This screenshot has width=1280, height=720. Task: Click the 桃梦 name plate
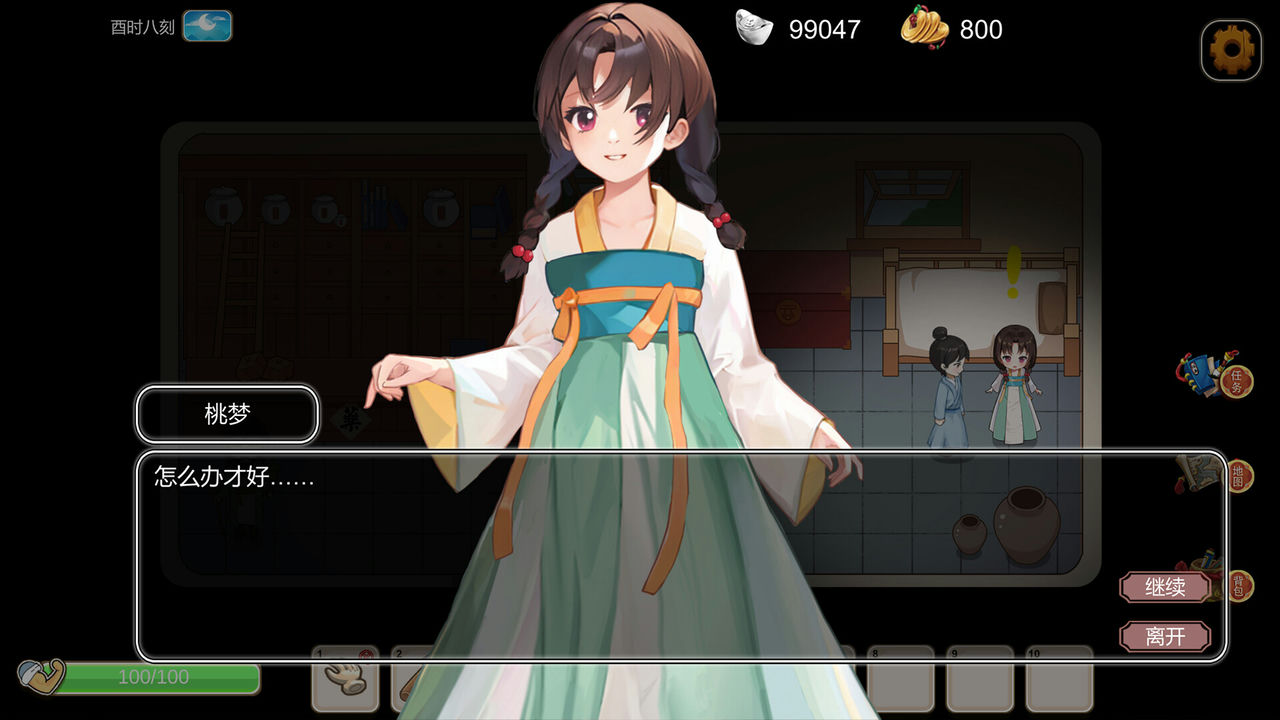(x=226, y=414)
